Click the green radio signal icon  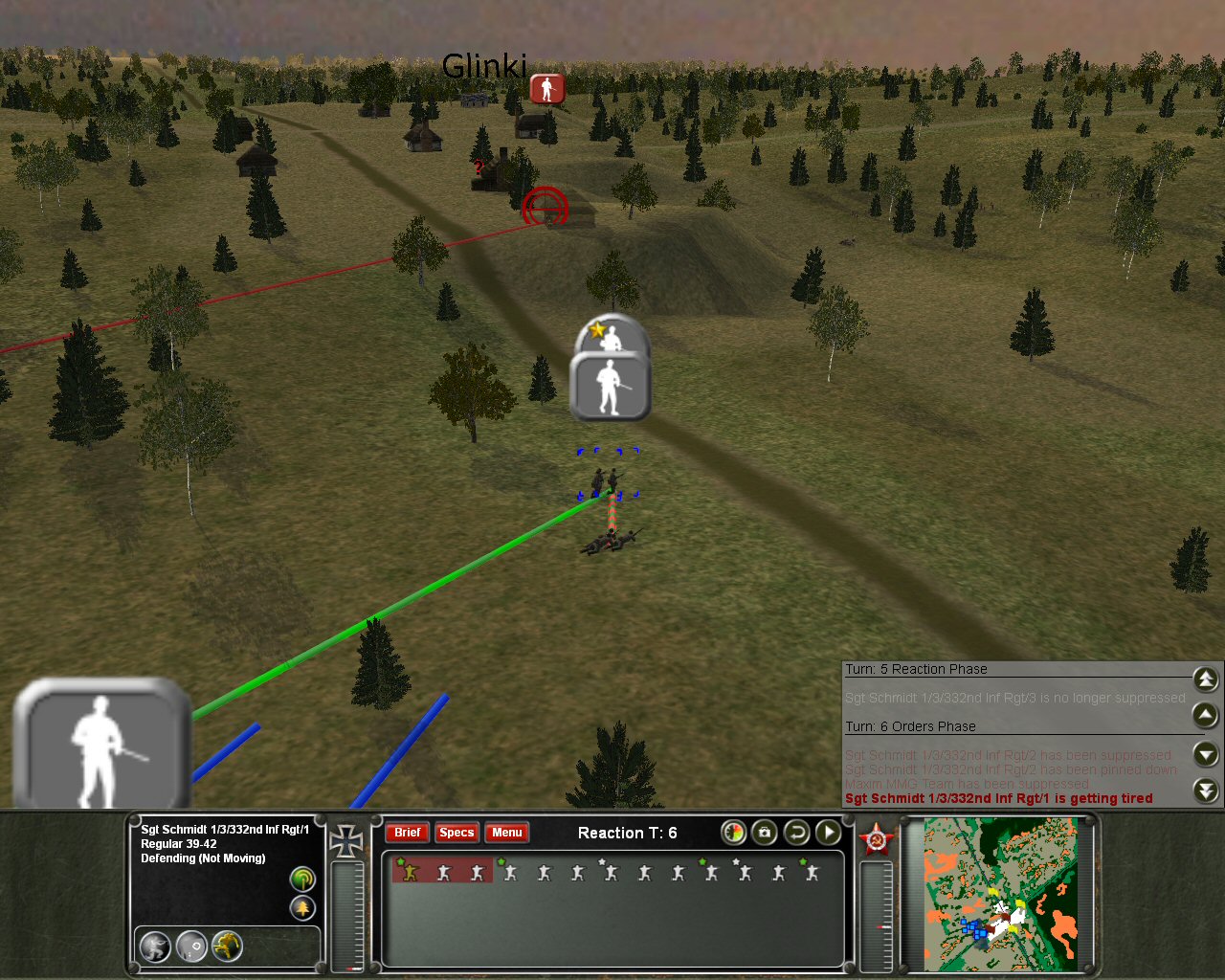302,879
